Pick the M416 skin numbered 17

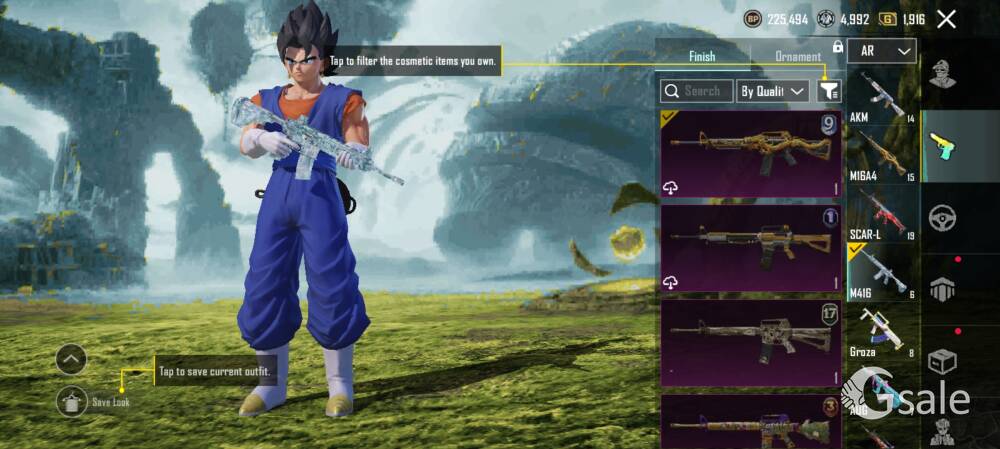(750, 342)
